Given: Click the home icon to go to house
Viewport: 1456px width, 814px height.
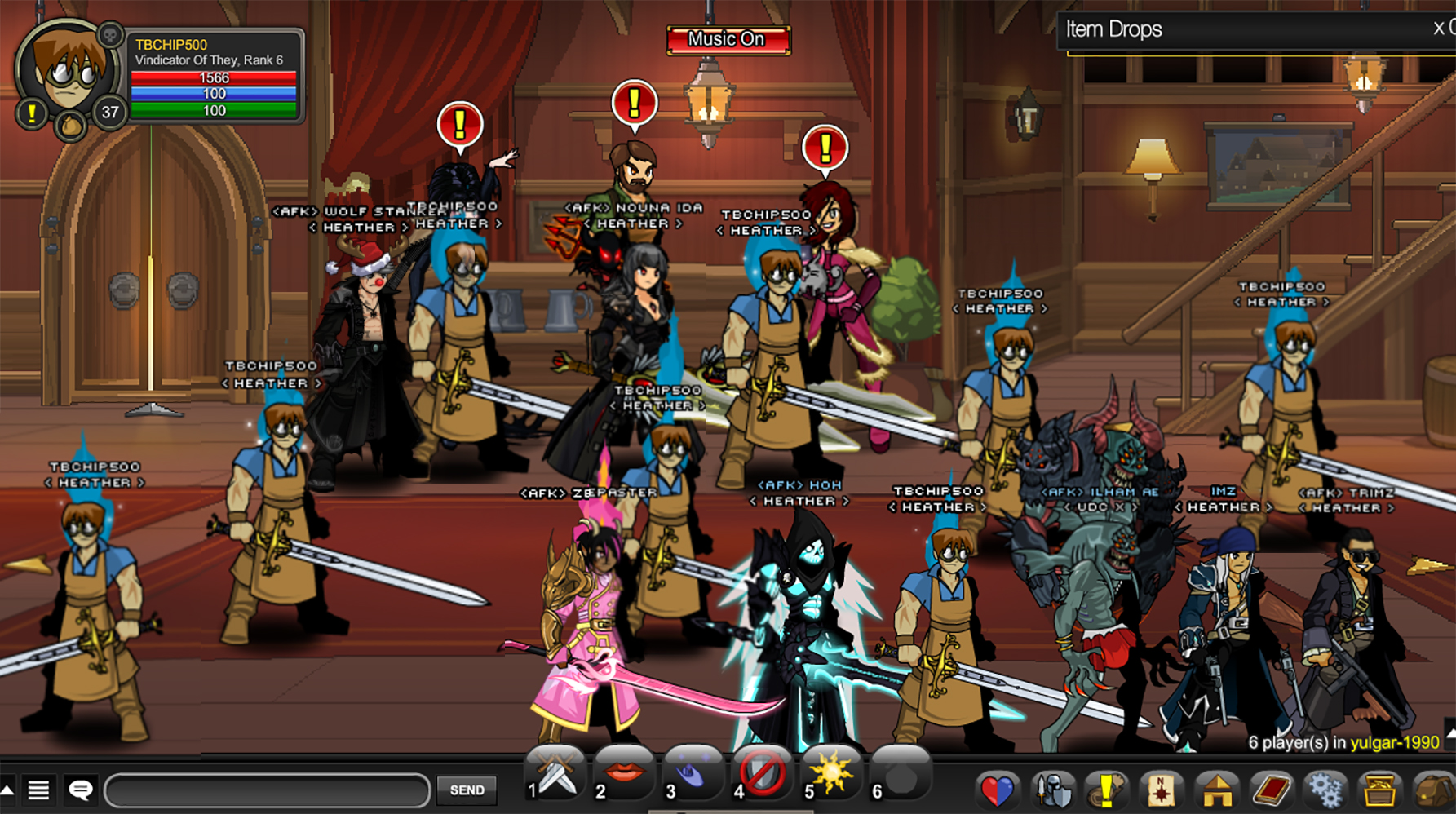Looking at the screenshot, I should click(1215, 790).
